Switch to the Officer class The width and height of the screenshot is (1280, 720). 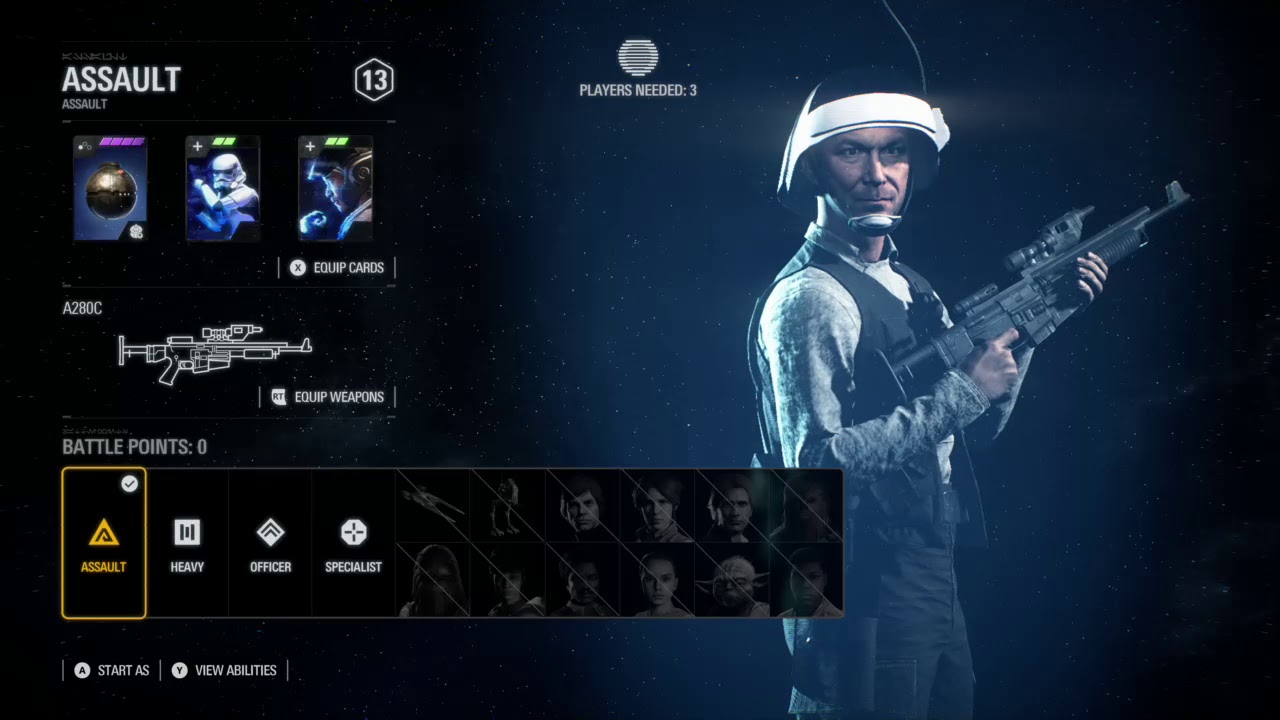pos(270,543)
